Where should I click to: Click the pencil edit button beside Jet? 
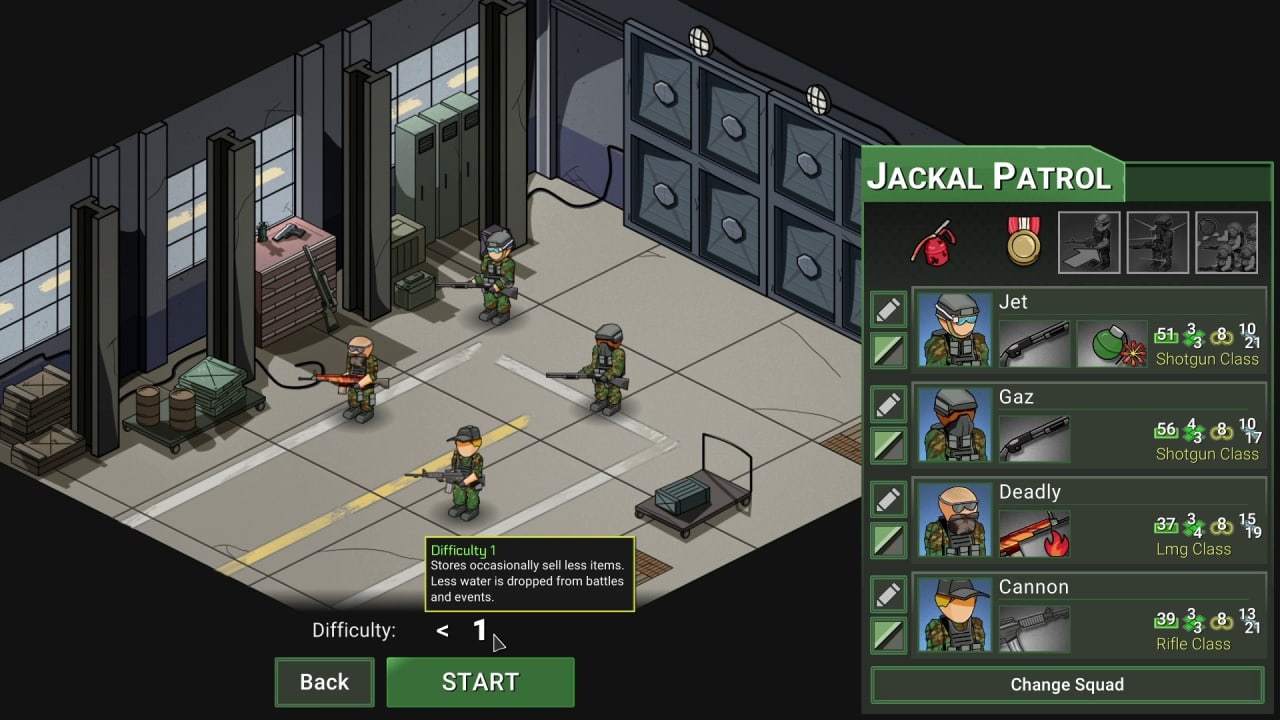point(888,310)
